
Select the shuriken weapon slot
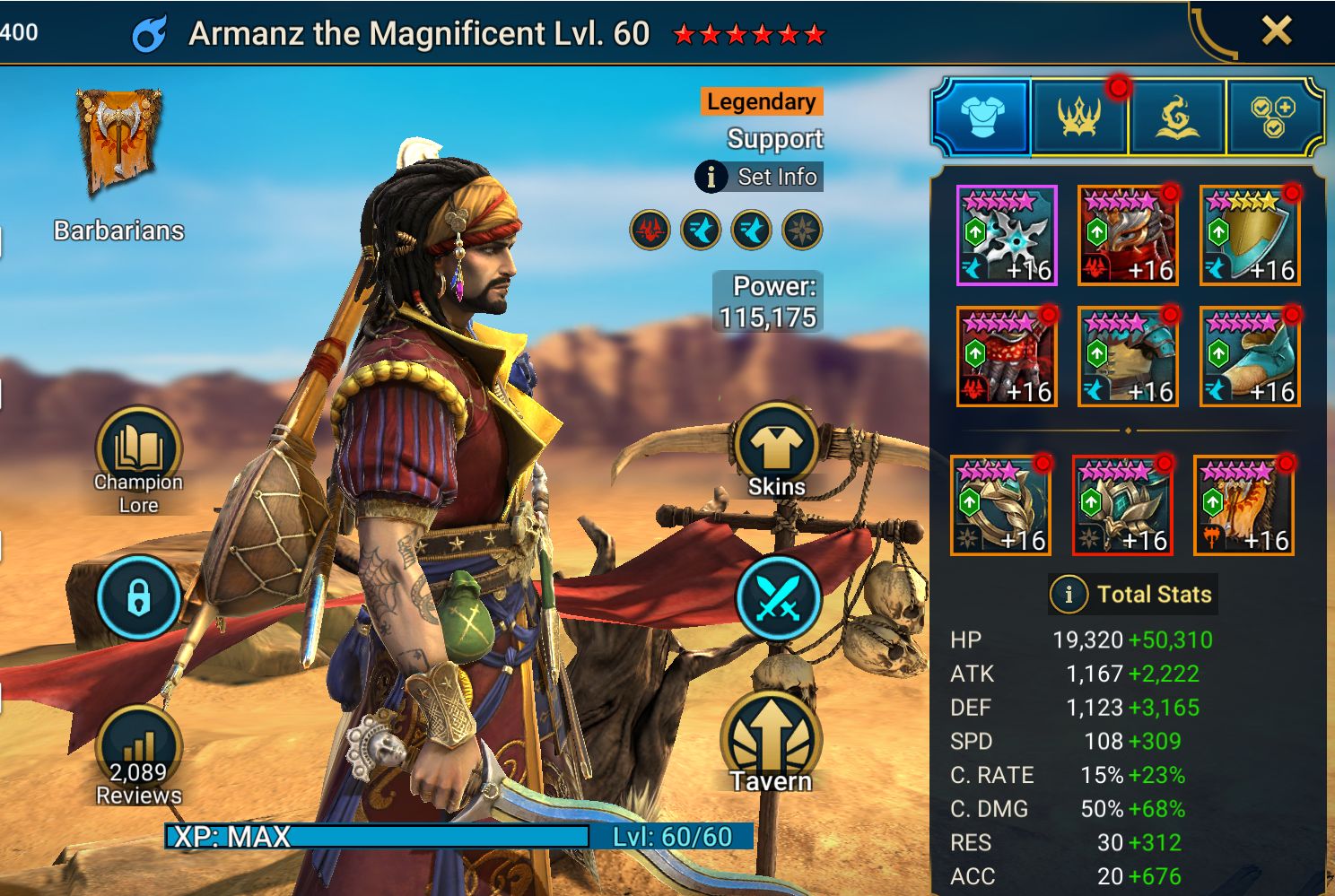(x=1007, y=236)
